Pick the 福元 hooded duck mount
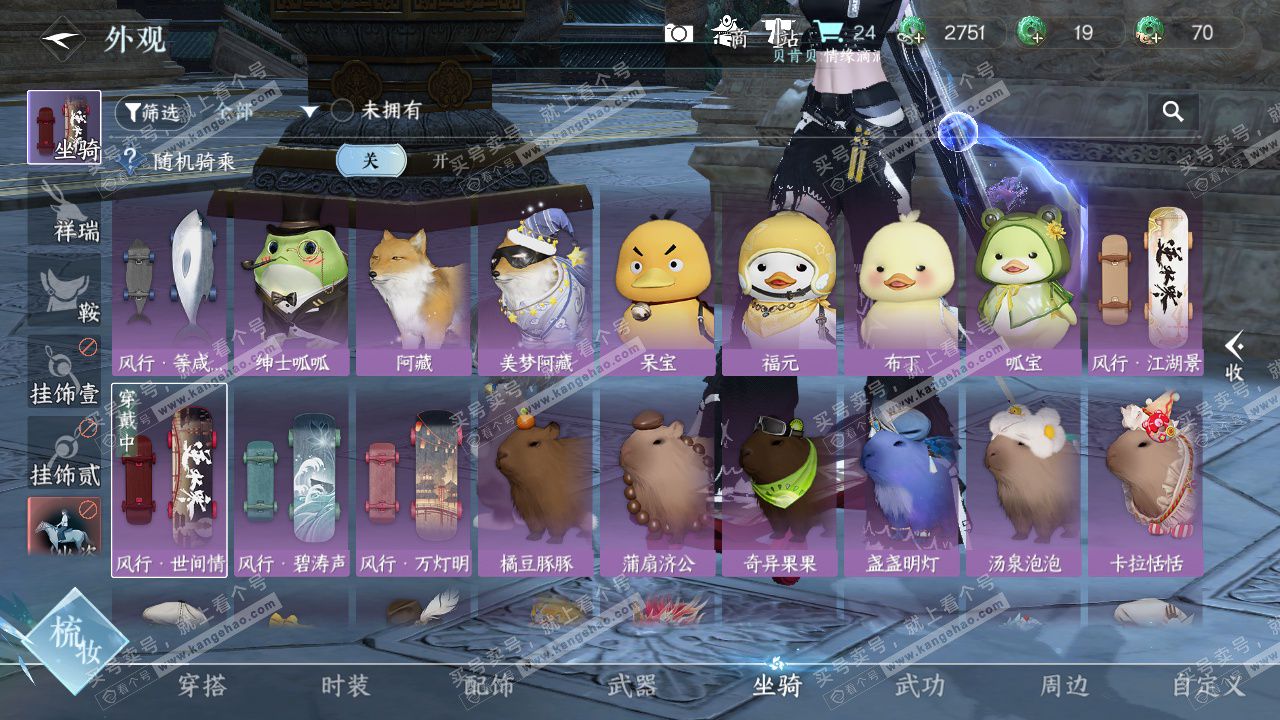The height and width of the screenshot is (720, 1280). [x=780, y=290]
